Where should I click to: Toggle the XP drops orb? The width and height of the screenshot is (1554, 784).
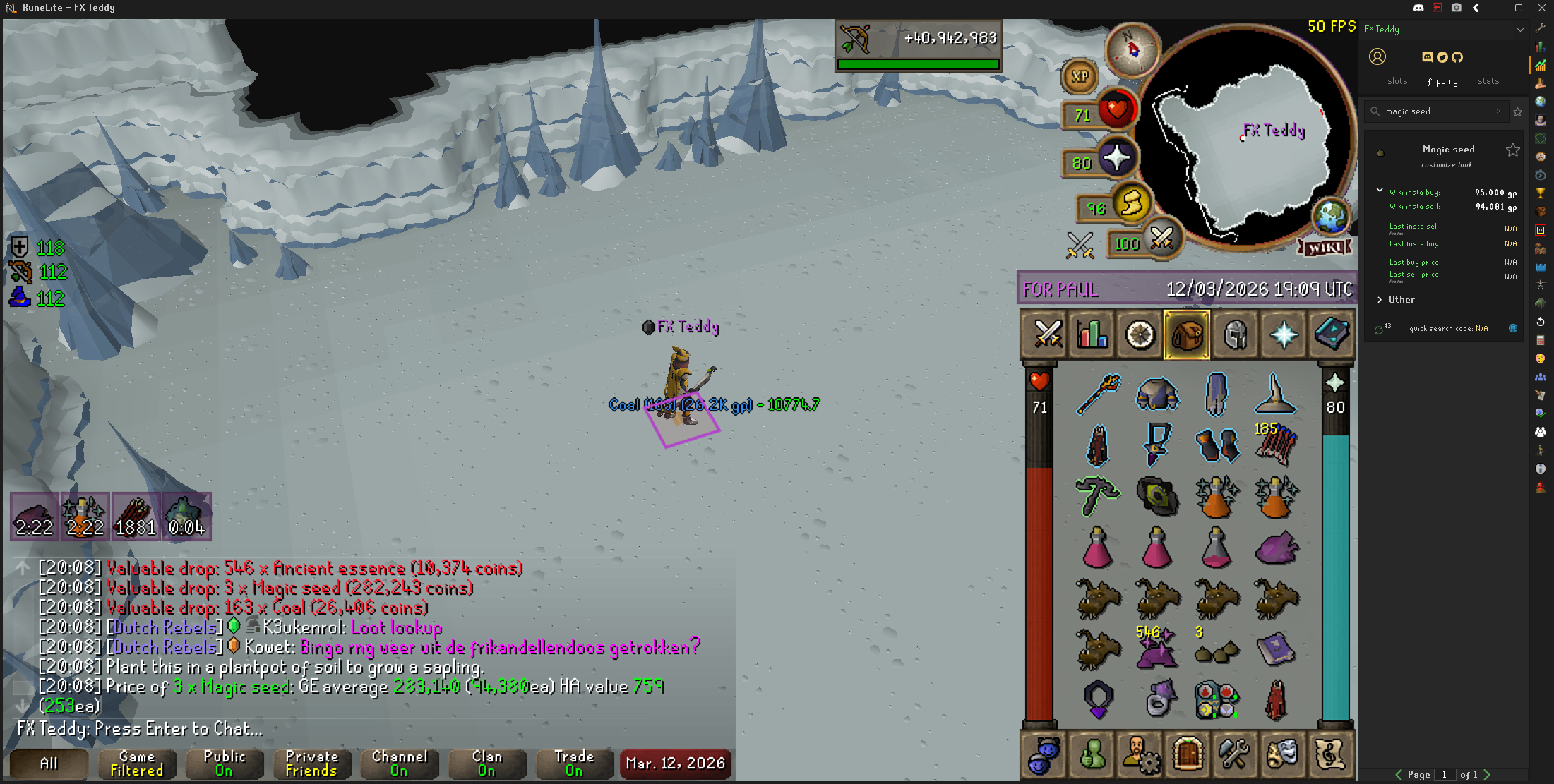pyautogui.click(x=1080, y=76)
